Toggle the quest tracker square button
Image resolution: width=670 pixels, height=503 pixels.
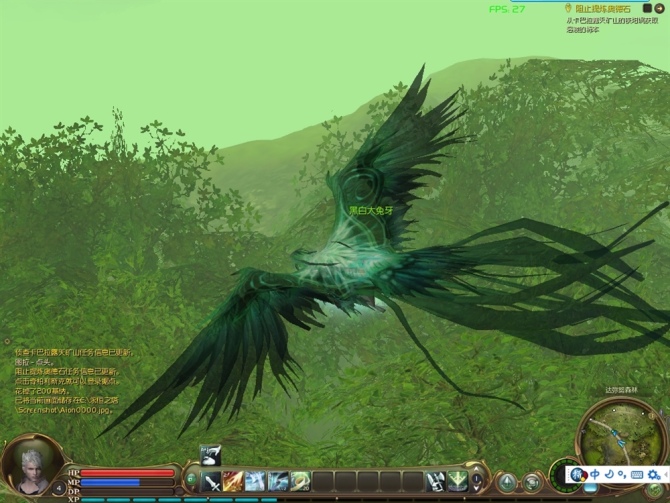click(x=647, y=8)
